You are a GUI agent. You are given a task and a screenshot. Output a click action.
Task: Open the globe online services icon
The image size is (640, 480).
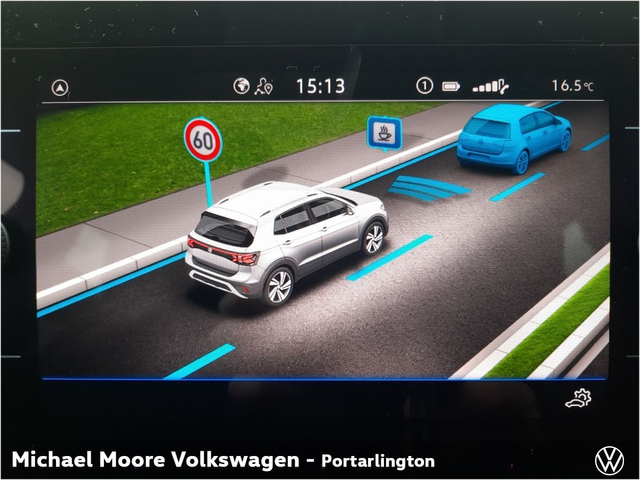pos(241,86)
